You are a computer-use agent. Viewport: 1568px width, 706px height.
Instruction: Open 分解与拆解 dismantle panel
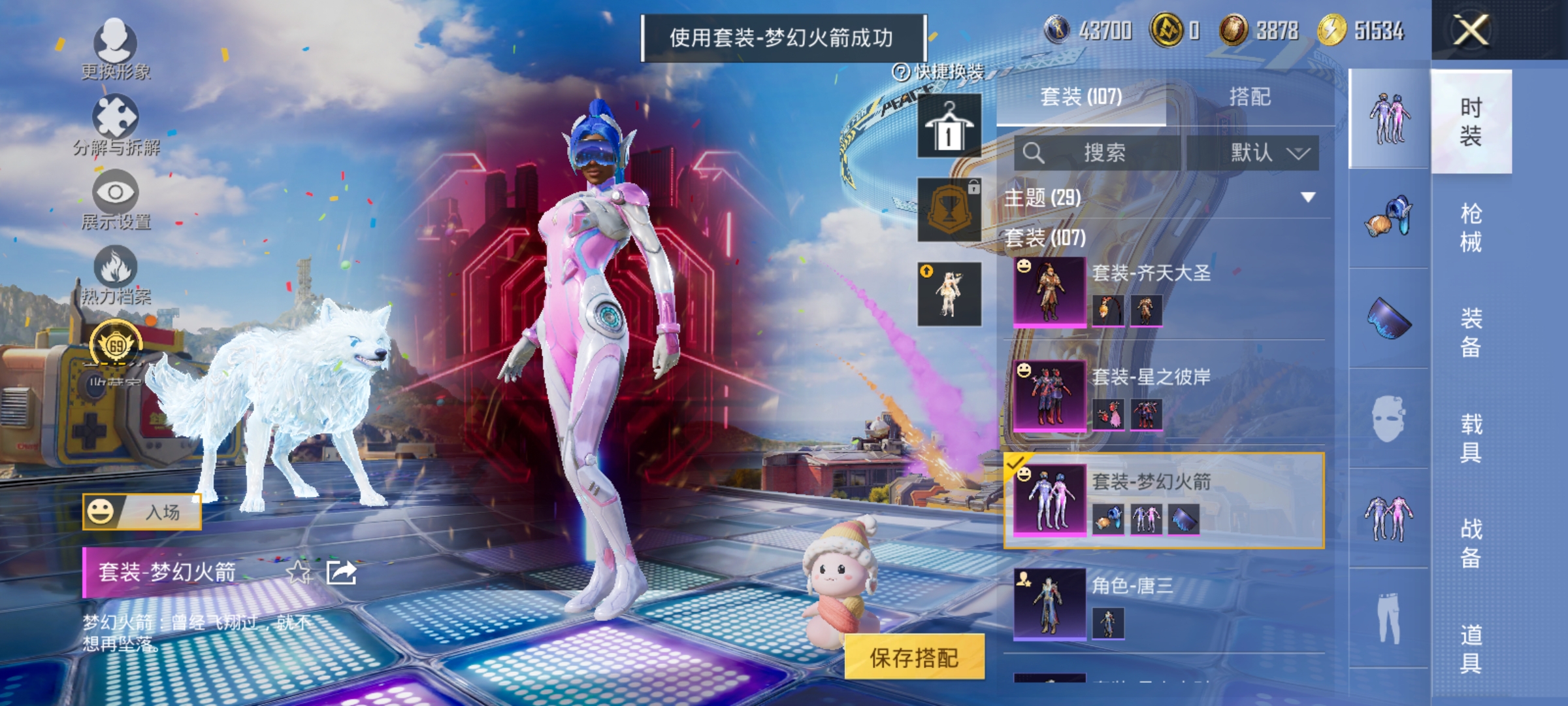116,126
